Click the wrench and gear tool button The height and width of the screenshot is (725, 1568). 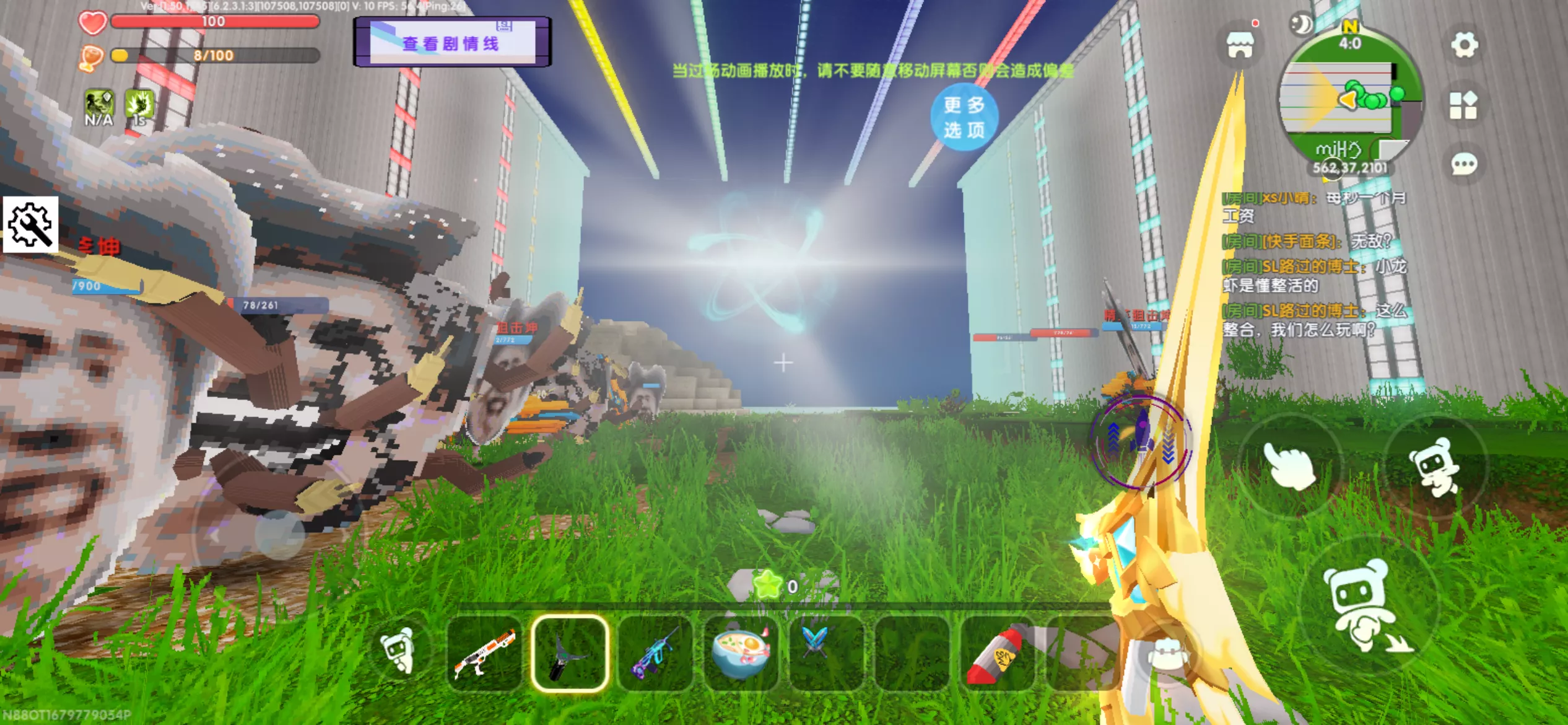30,224
